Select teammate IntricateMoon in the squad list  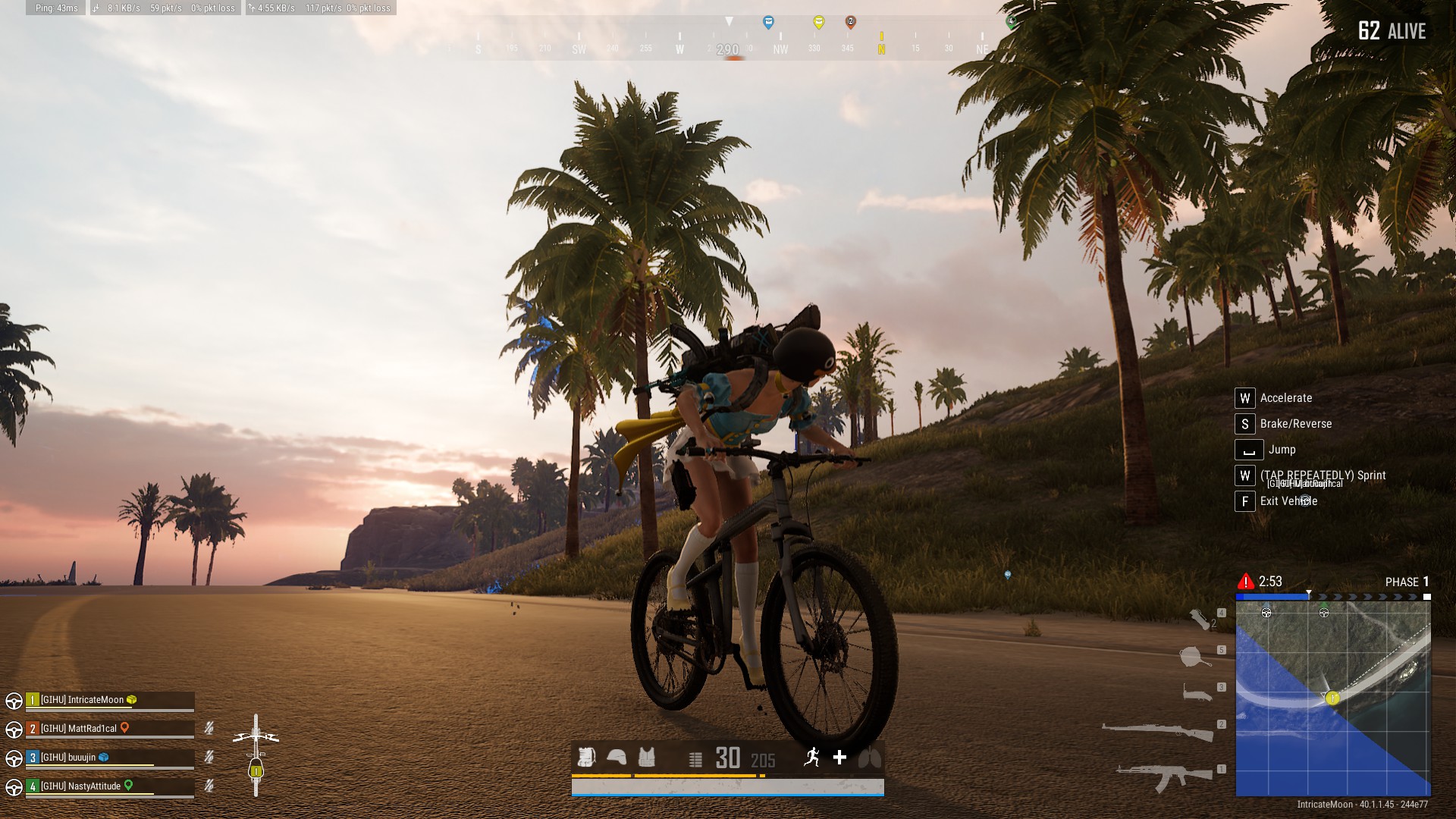(x=82, y=700)
